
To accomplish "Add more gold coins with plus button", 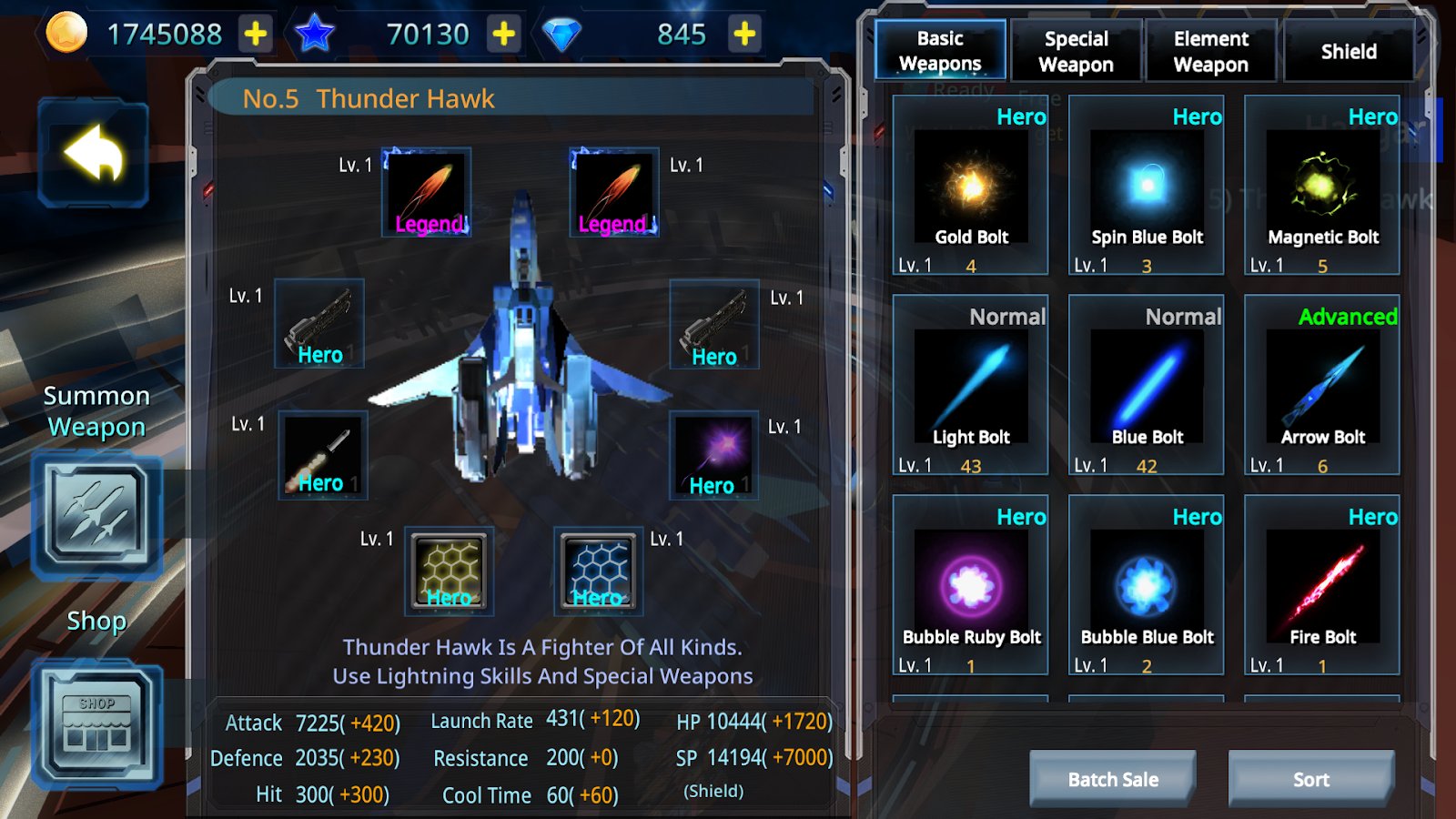I will pyautogui.click(x=256, y=35).
